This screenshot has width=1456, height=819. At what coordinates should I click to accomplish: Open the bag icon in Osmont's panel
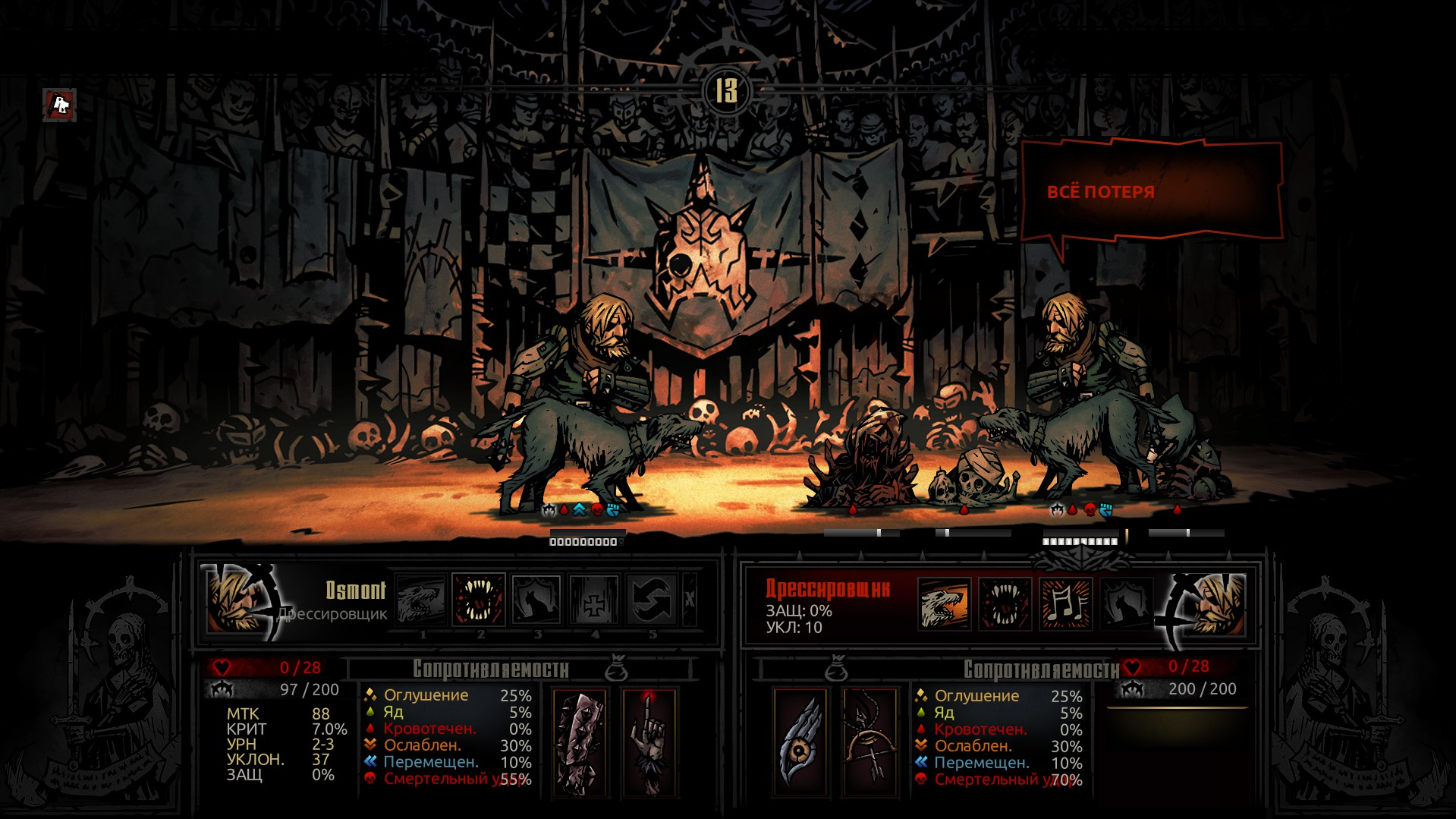click(617, 668)
